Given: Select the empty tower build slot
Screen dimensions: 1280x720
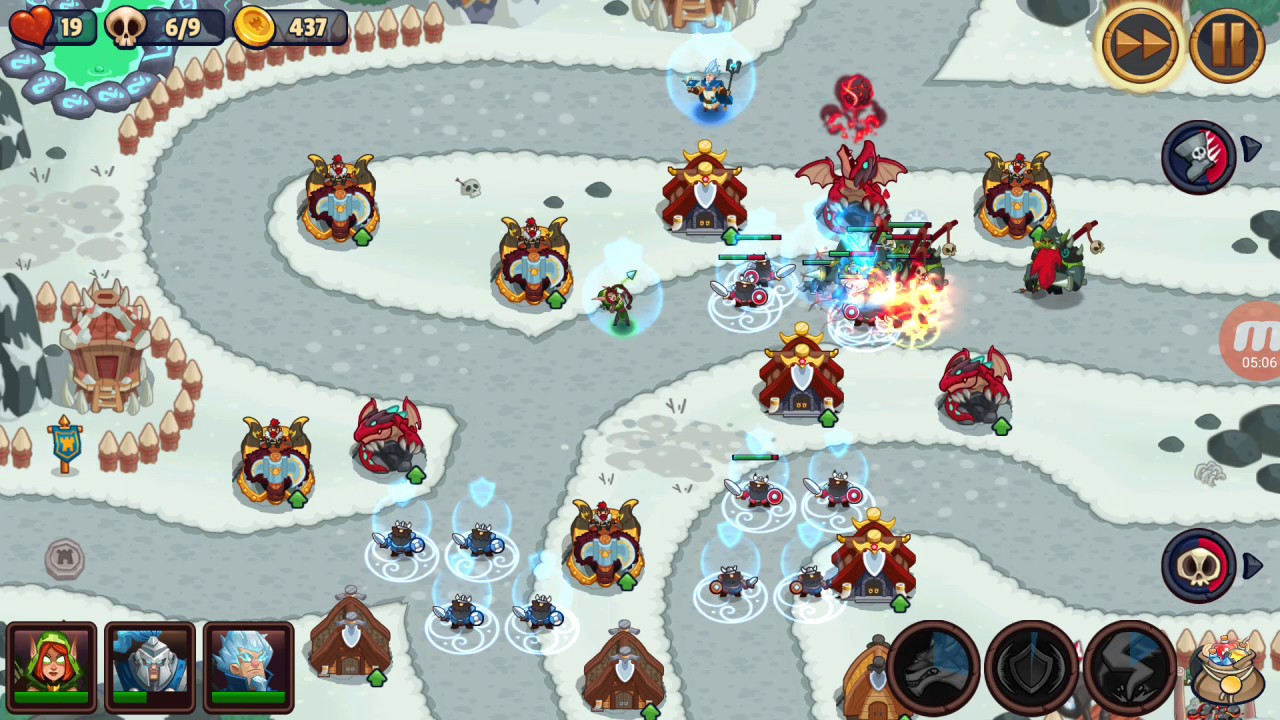Looking at the screenshot, I should [65, 558].
